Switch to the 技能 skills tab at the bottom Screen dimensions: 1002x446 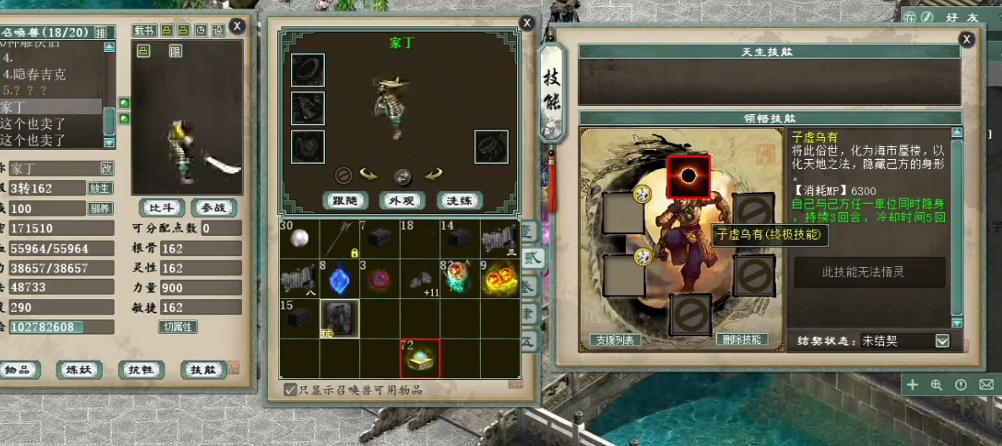point(203,369)
